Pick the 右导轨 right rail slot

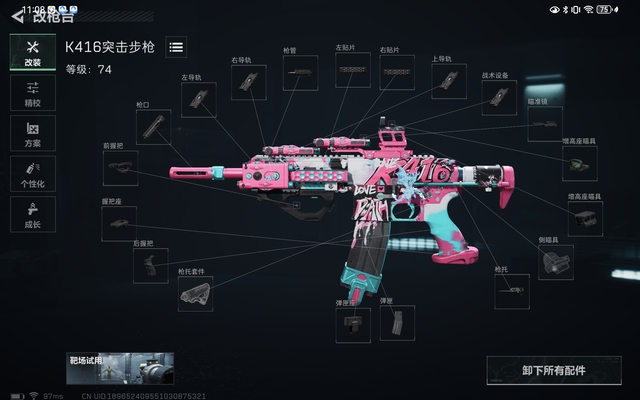pyautogui.click(x=248, y=83)
